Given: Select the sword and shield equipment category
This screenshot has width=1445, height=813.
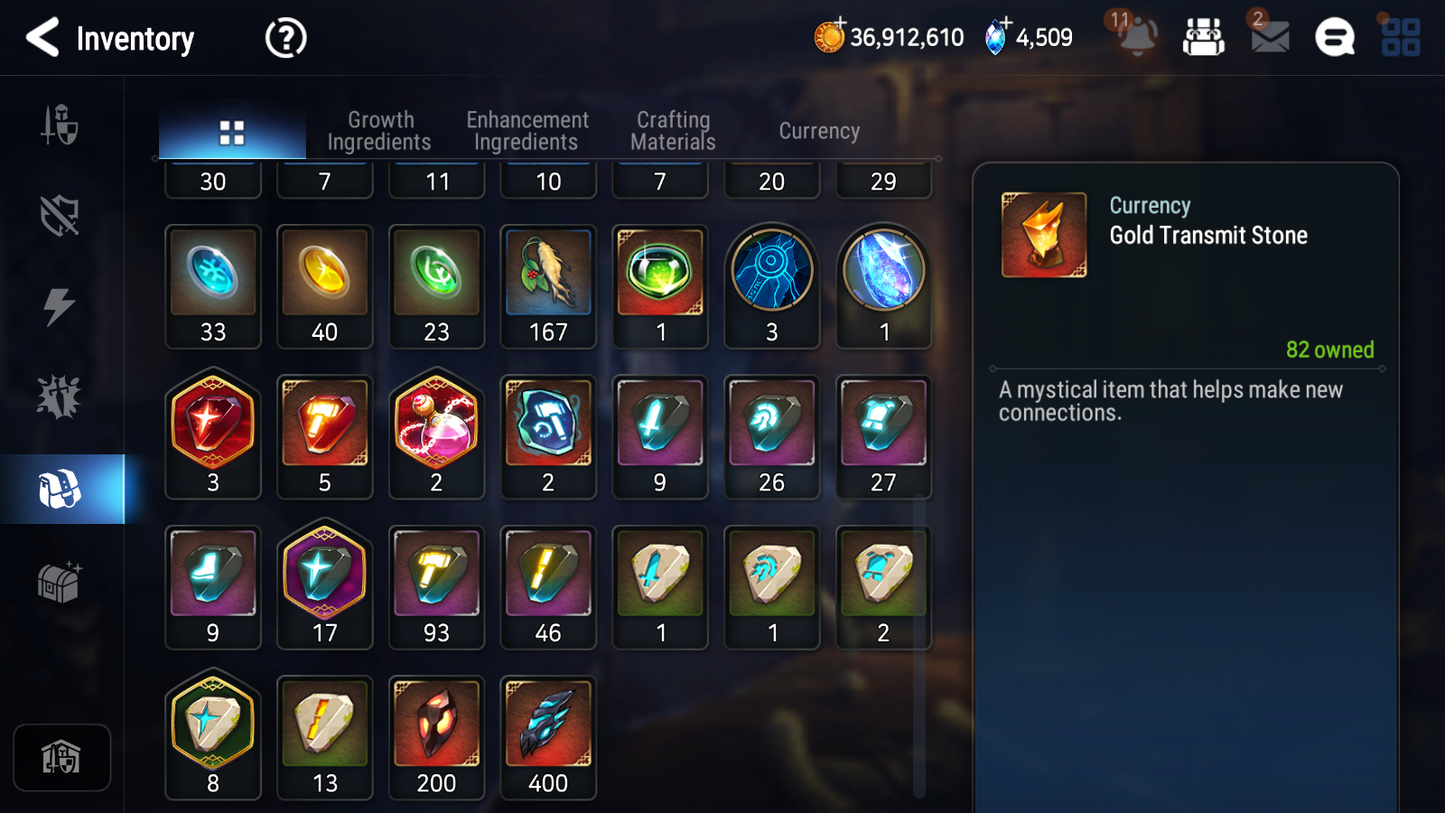Looking at the screenshot, I should [60, 126].
